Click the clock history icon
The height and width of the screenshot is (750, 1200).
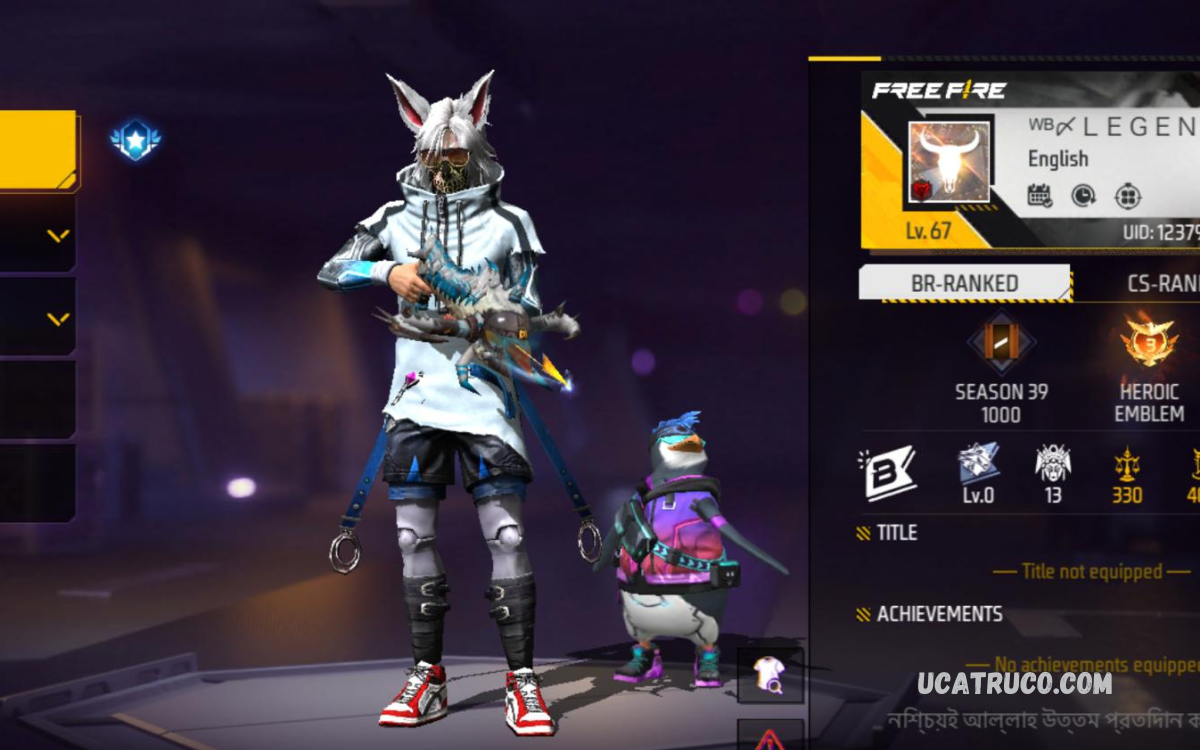point(1083,195)
